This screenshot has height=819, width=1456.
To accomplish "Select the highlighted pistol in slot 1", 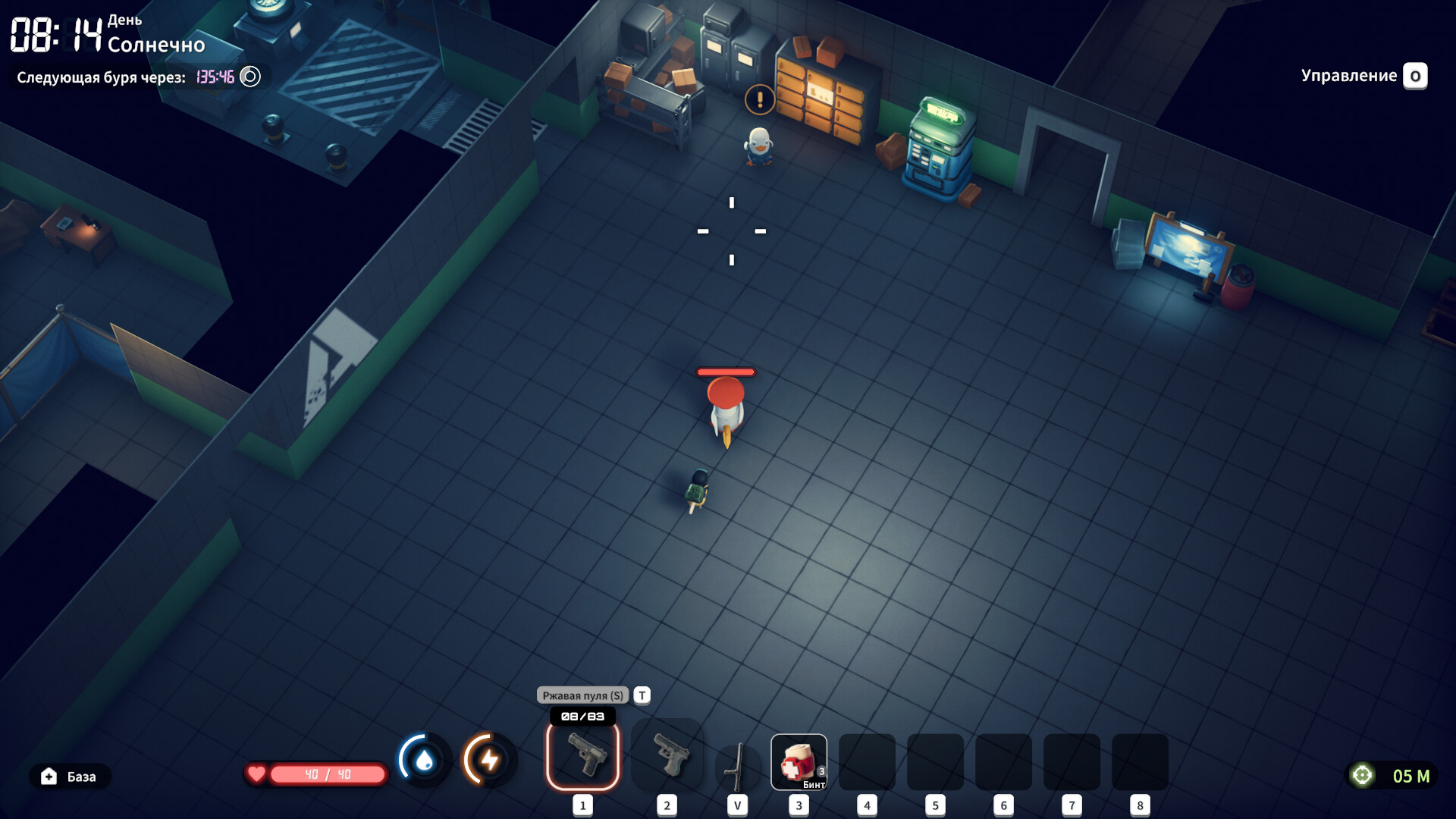I will click(x=582, y=756).
